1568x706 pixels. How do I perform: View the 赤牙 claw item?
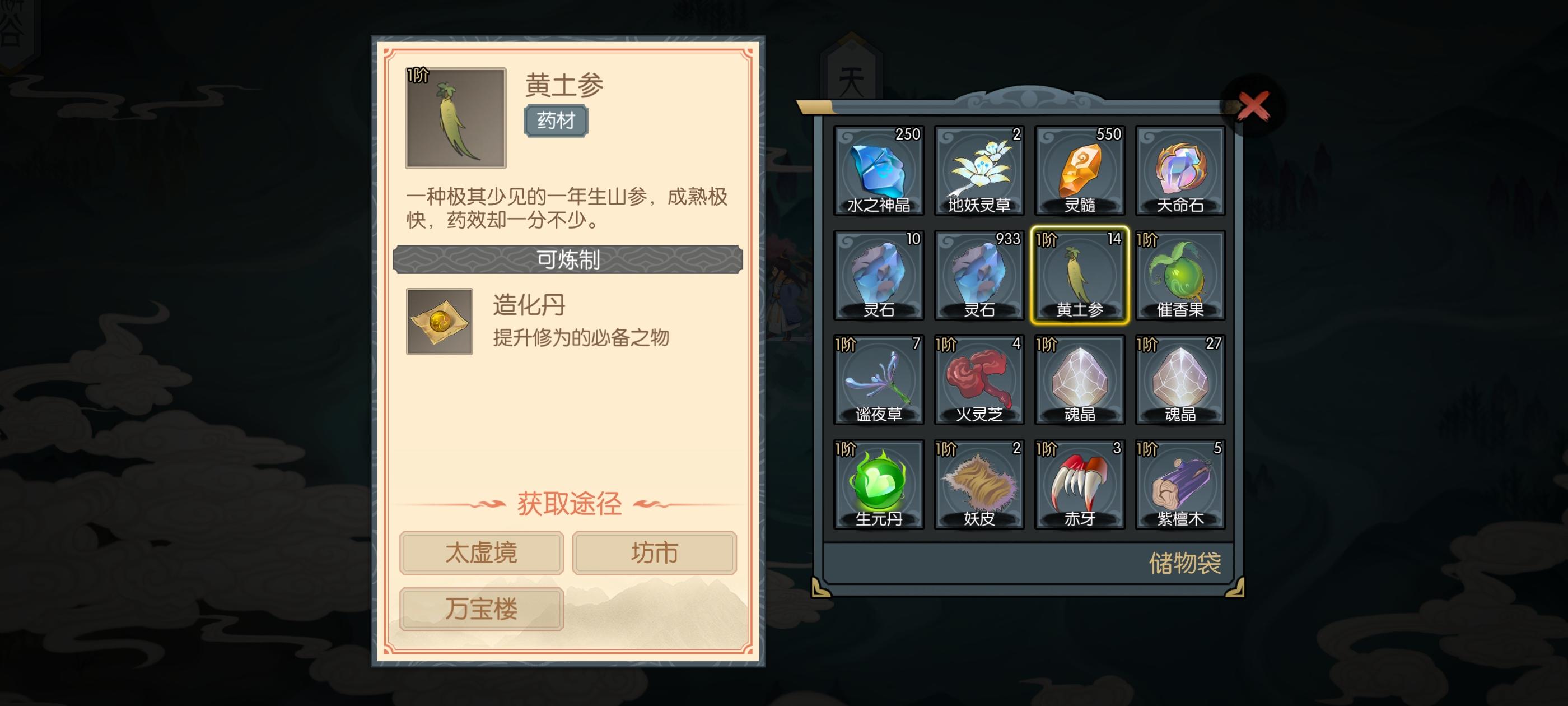(1080, 485)
